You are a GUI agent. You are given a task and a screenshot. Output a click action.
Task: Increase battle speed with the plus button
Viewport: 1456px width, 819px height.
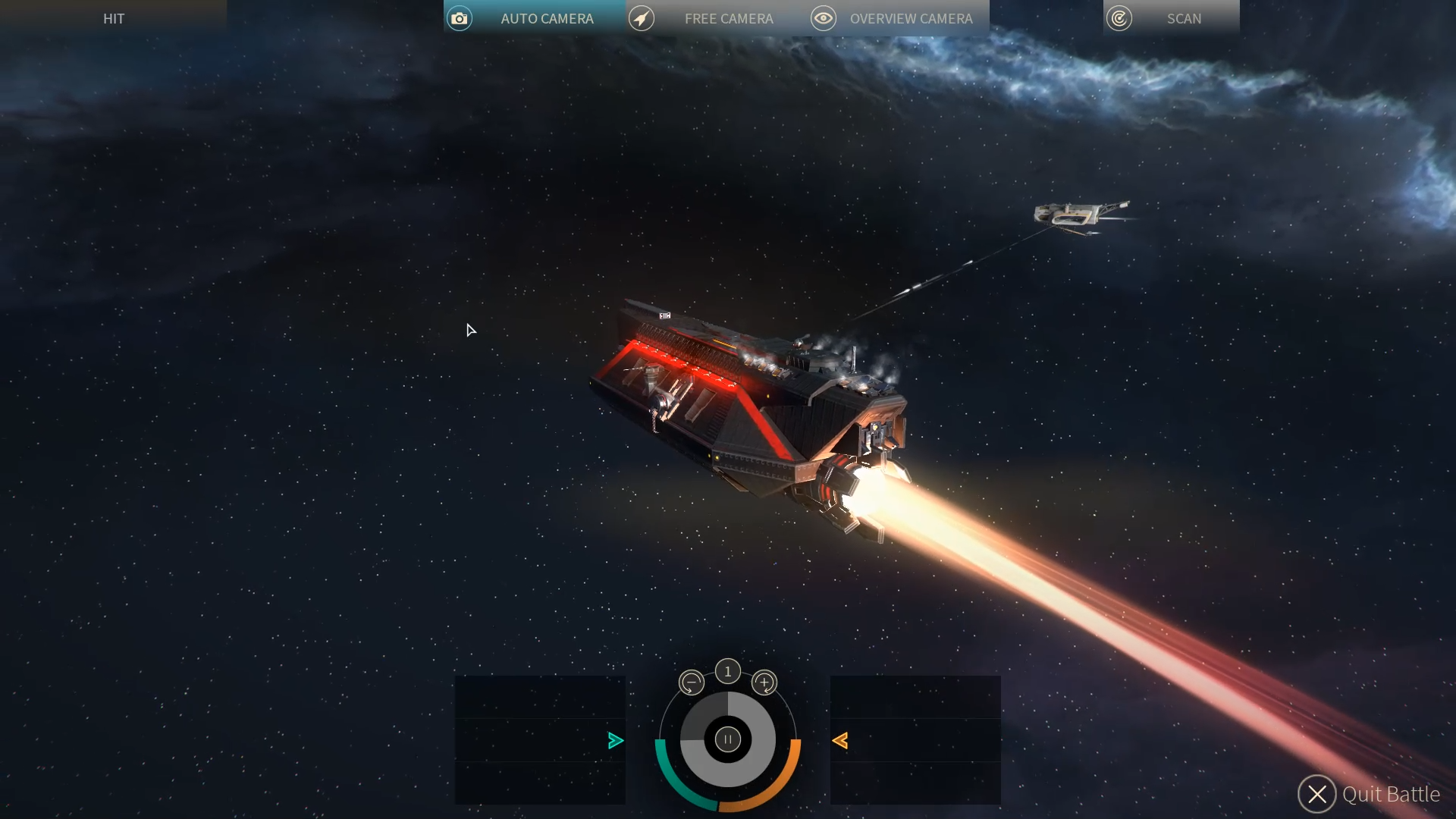coord(764,682)
